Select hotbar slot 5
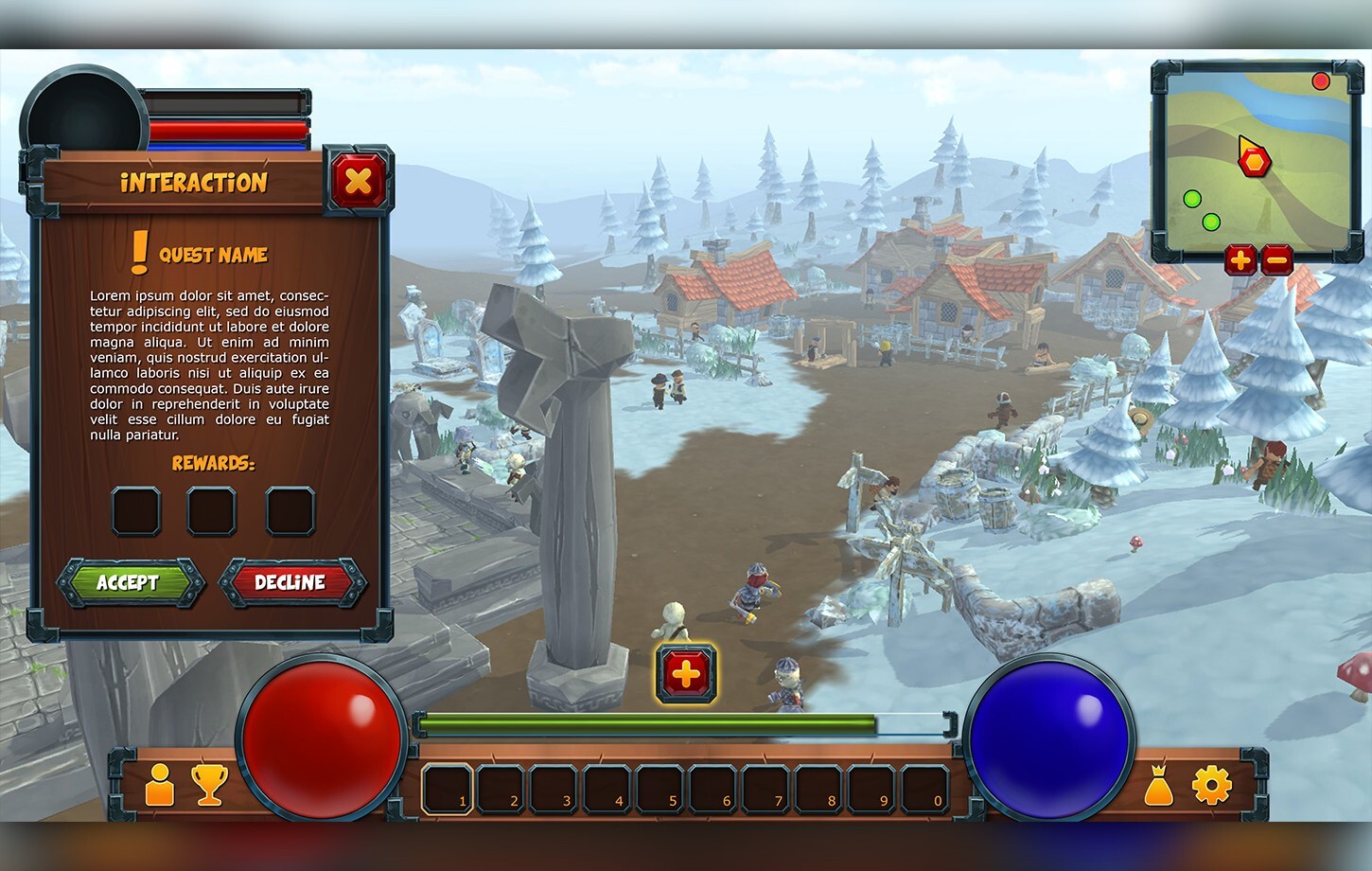Viewport: 1372px width, 871px height. [661, 787]
